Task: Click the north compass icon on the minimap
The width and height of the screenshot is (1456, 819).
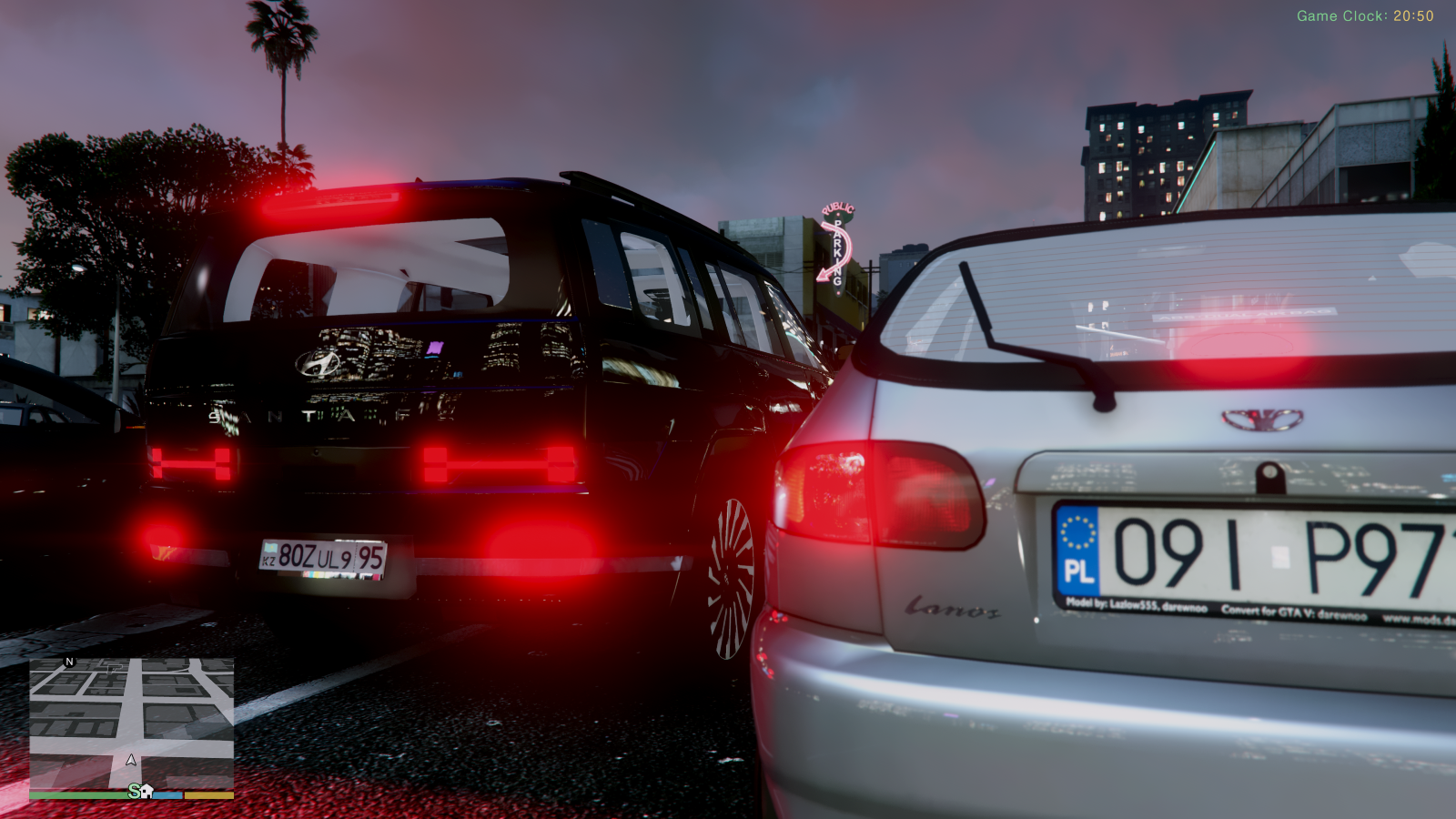Action: coord(67,662)
